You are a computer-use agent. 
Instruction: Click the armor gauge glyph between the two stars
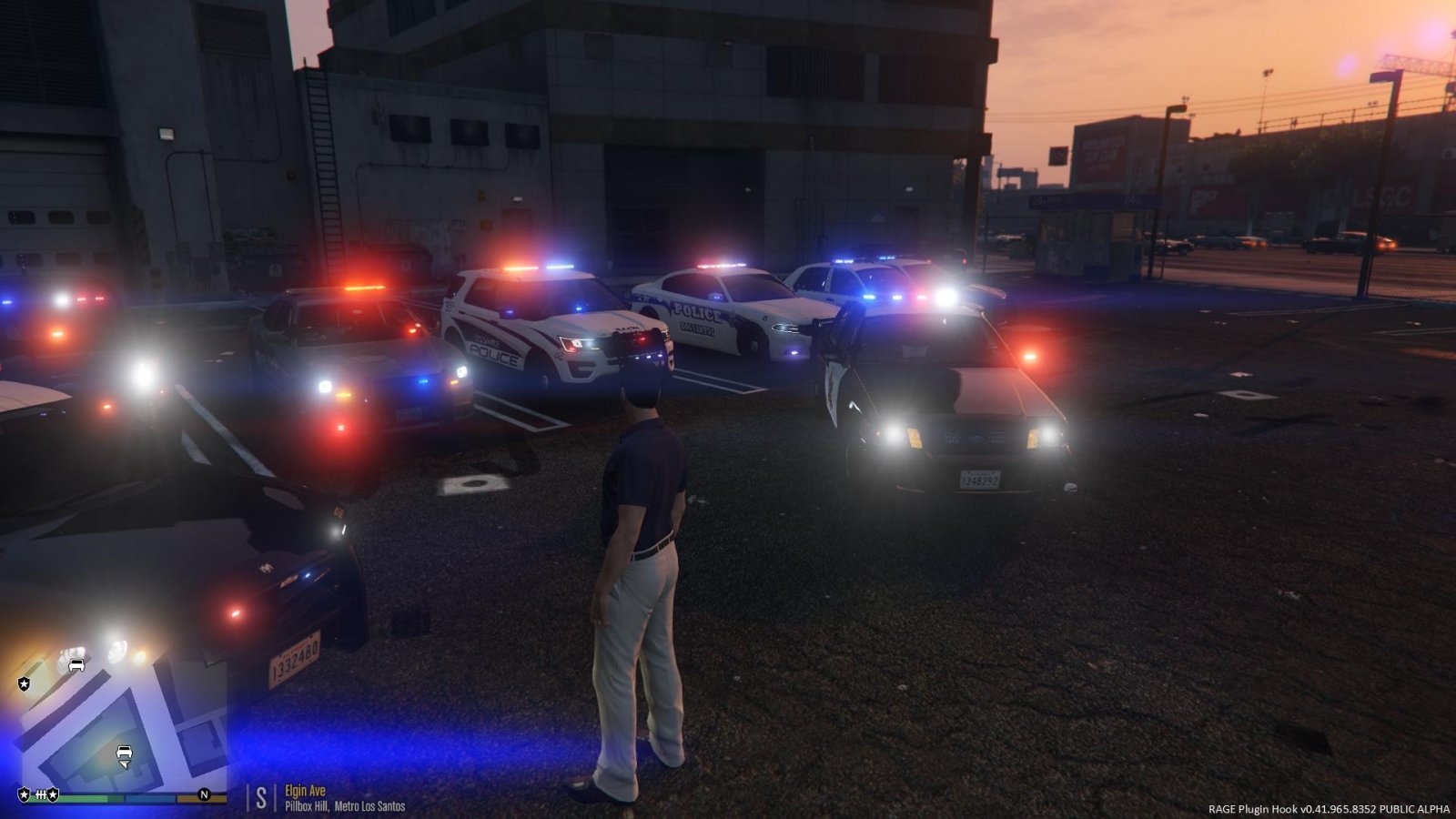click(40, 794)
